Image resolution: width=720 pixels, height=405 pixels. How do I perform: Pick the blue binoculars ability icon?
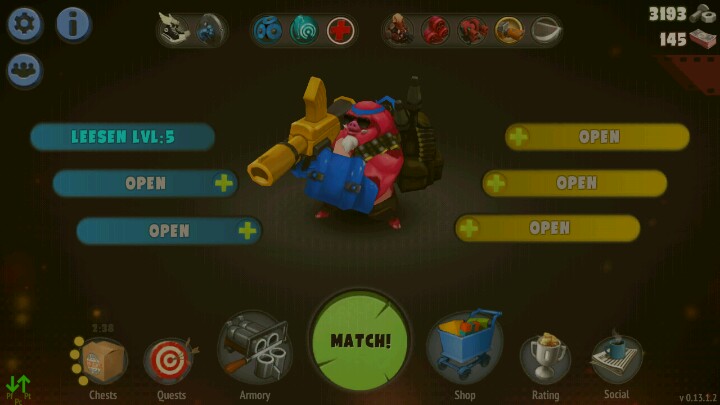269,30
